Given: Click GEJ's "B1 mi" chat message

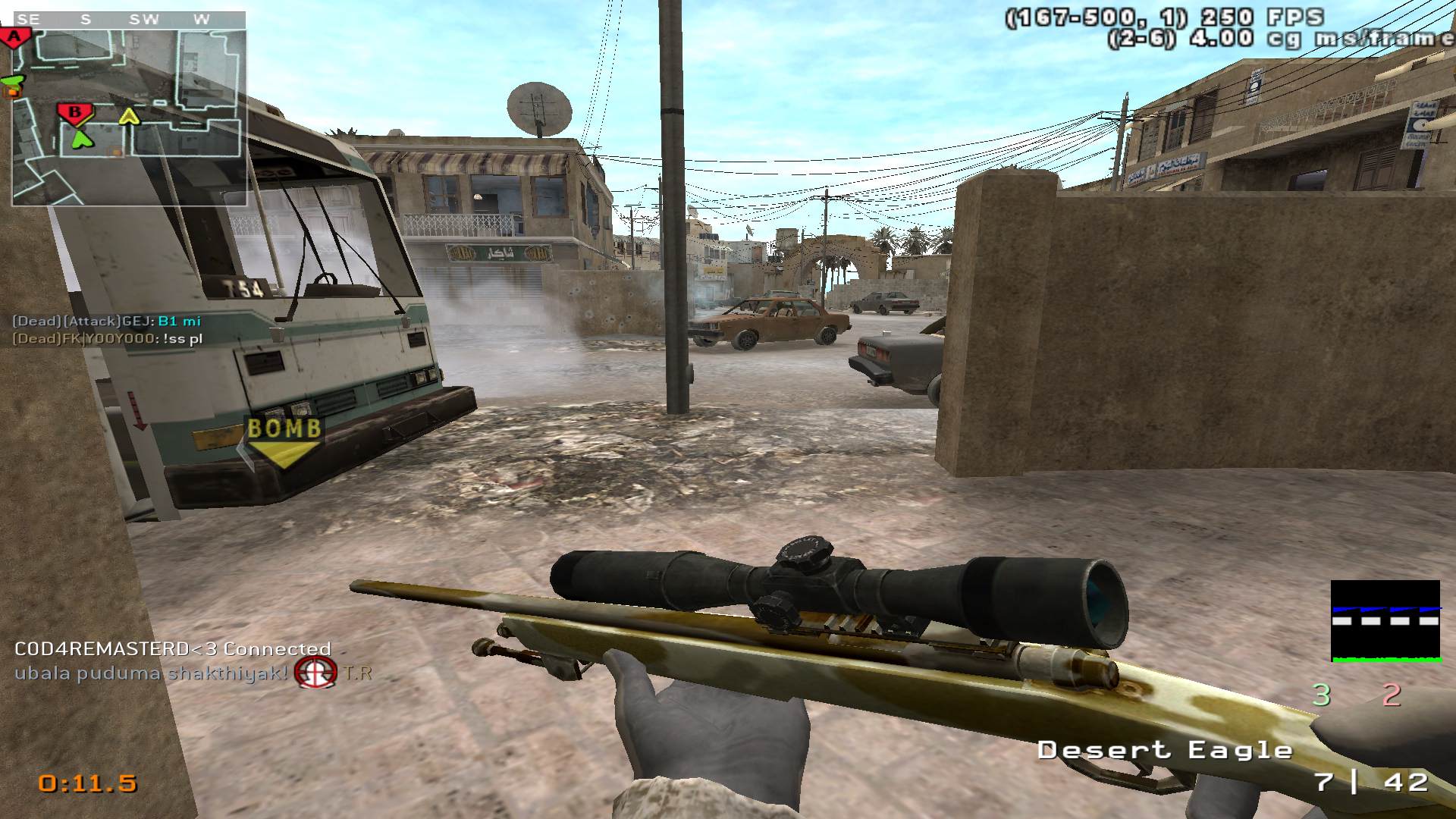Looking at the screenshot, I should (107, 322).
